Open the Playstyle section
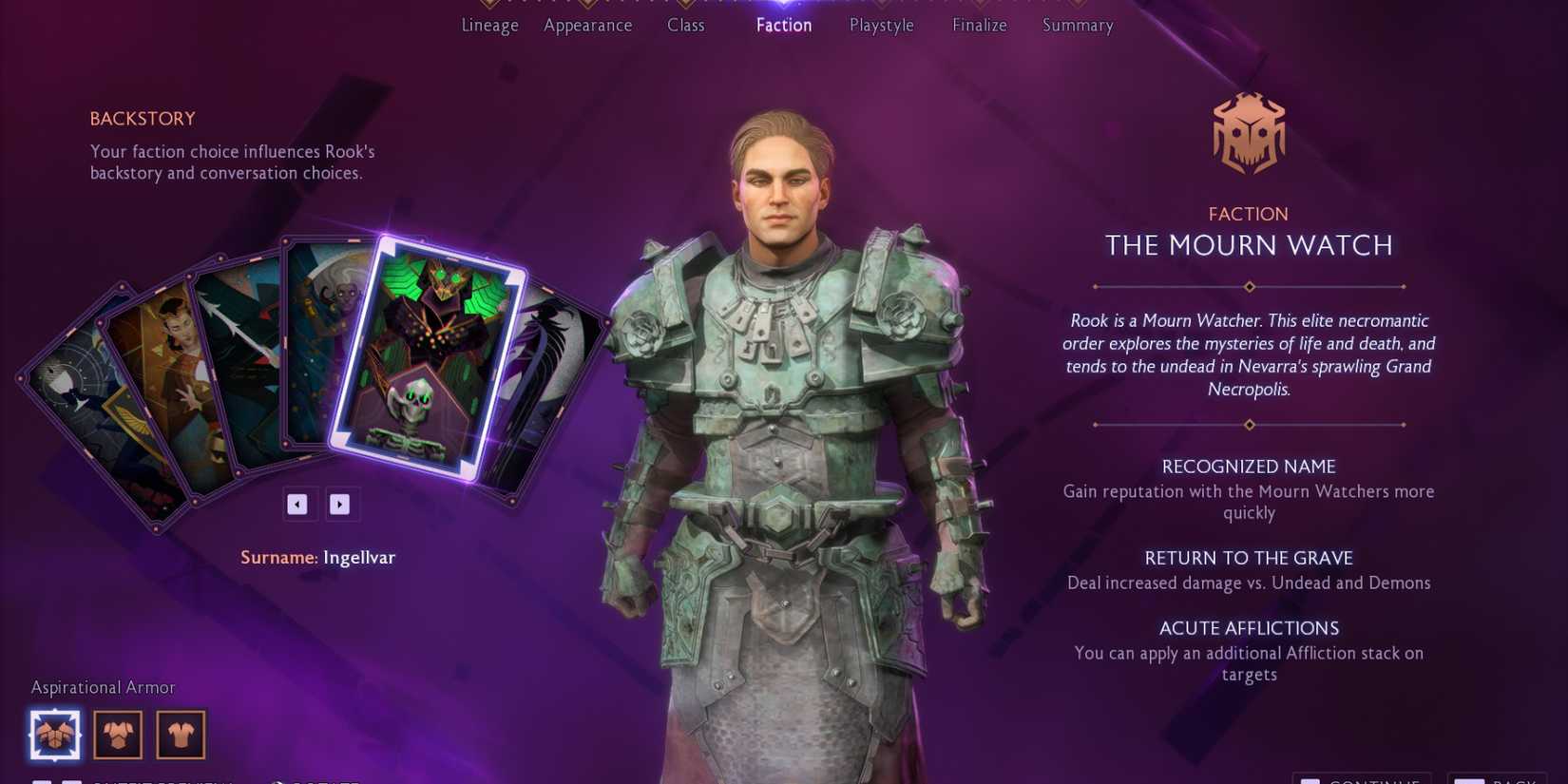This screenshot has height=784, width=1568. tap(880, 26)
